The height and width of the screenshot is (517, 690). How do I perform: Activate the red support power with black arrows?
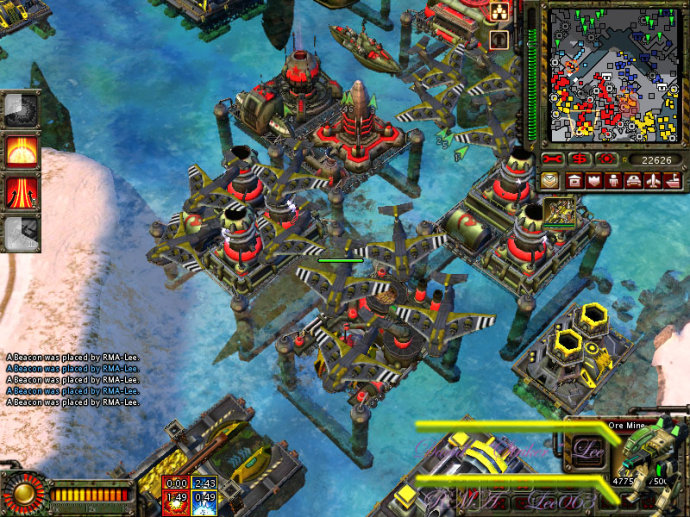[x=22, y=190]
